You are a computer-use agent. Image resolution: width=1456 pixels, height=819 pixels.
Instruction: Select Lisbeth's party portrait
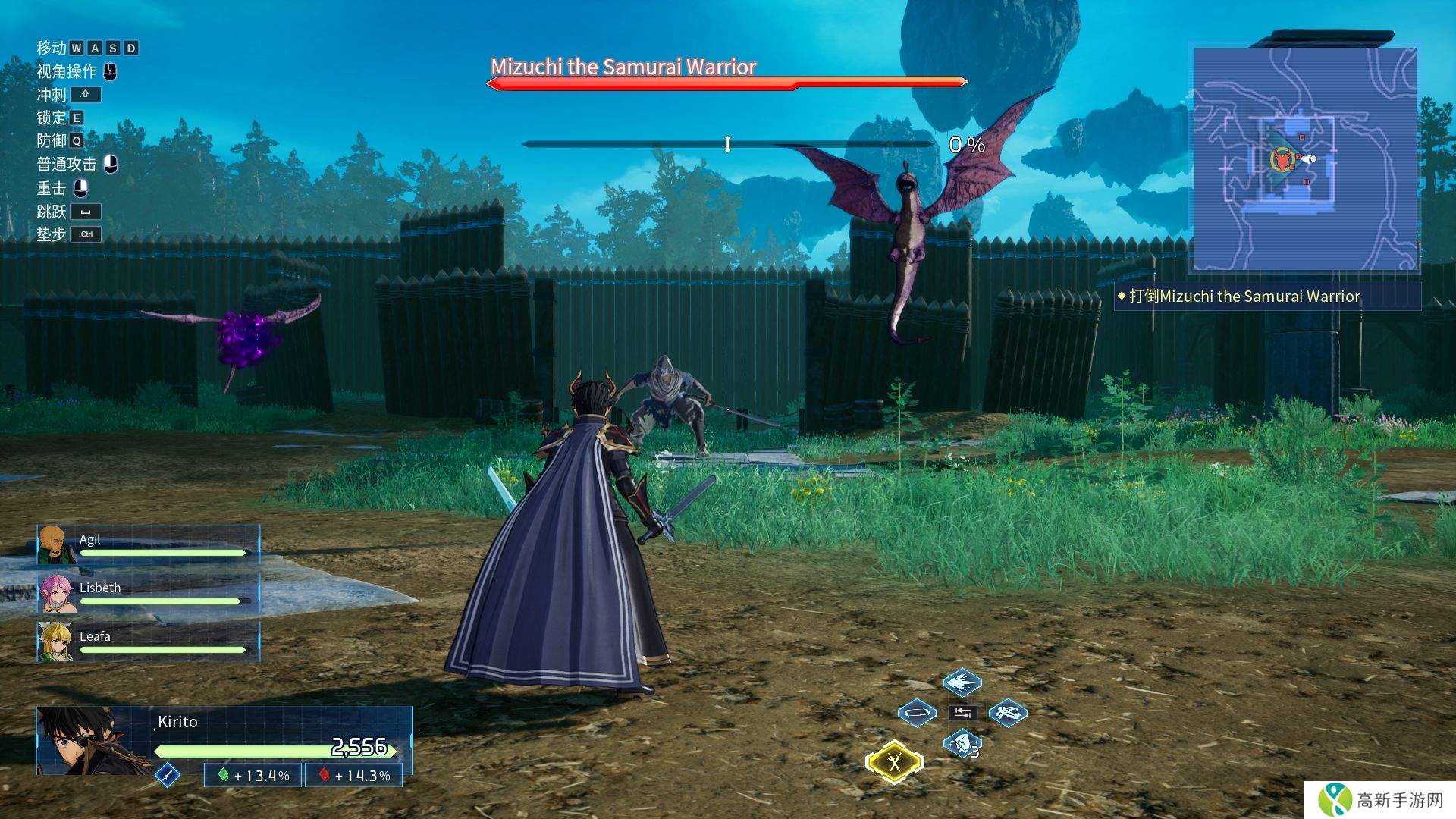(x=55, y=592)
